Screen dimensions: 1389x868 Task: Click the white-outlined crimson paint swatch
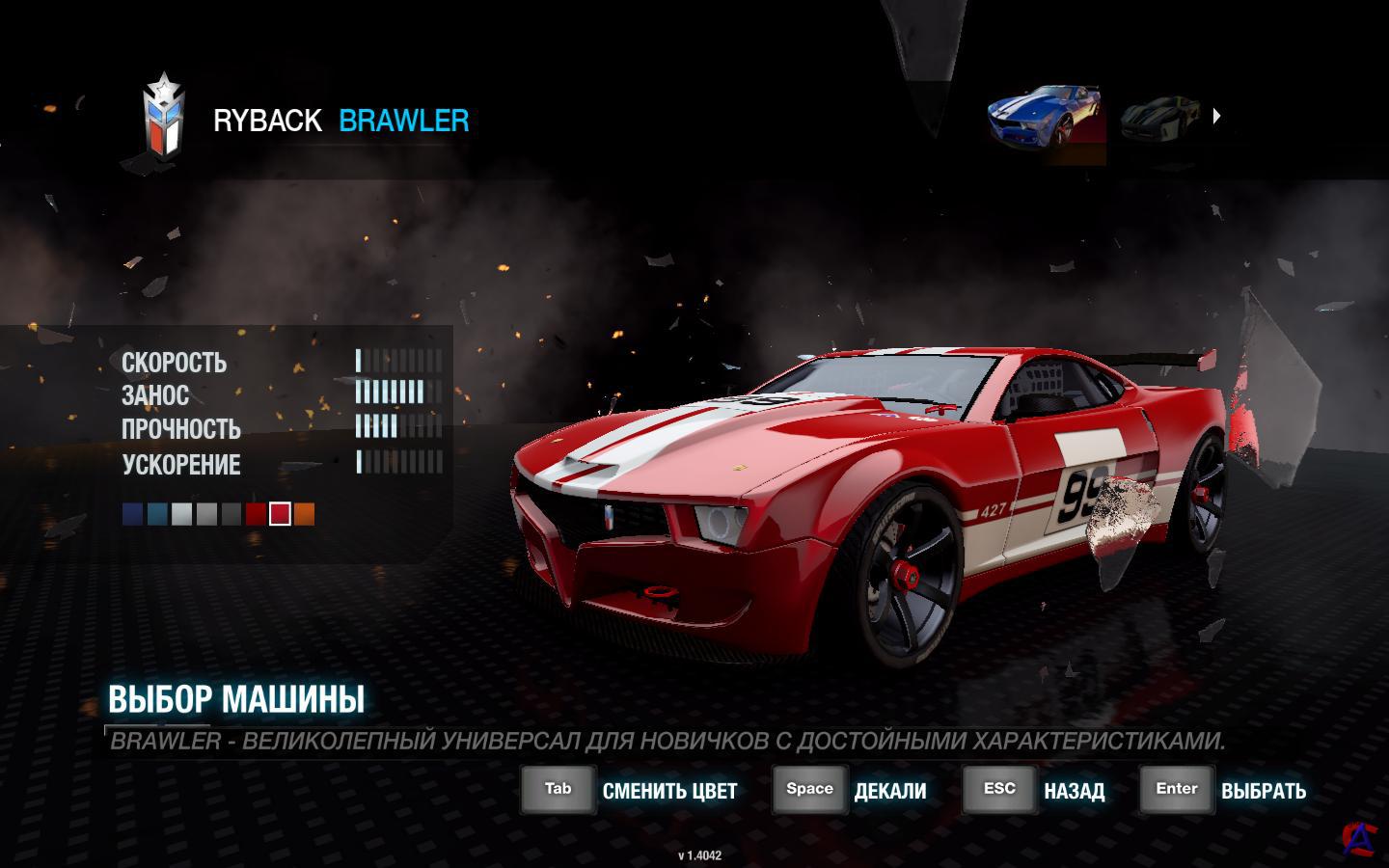click(280, 514)
